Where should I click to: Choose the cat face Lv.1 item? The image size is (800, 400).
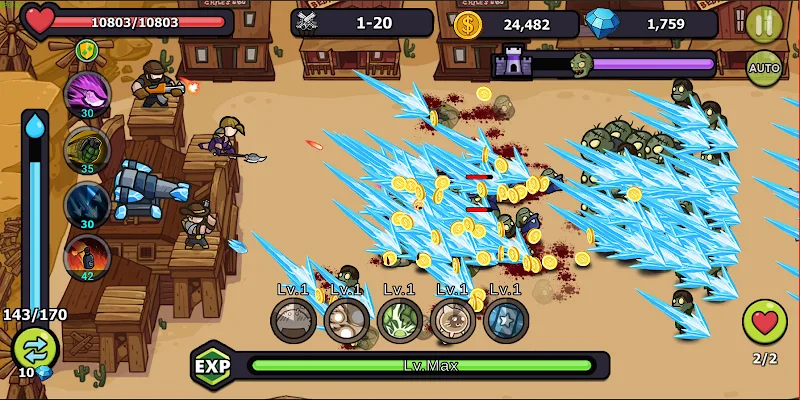[452, 321]
